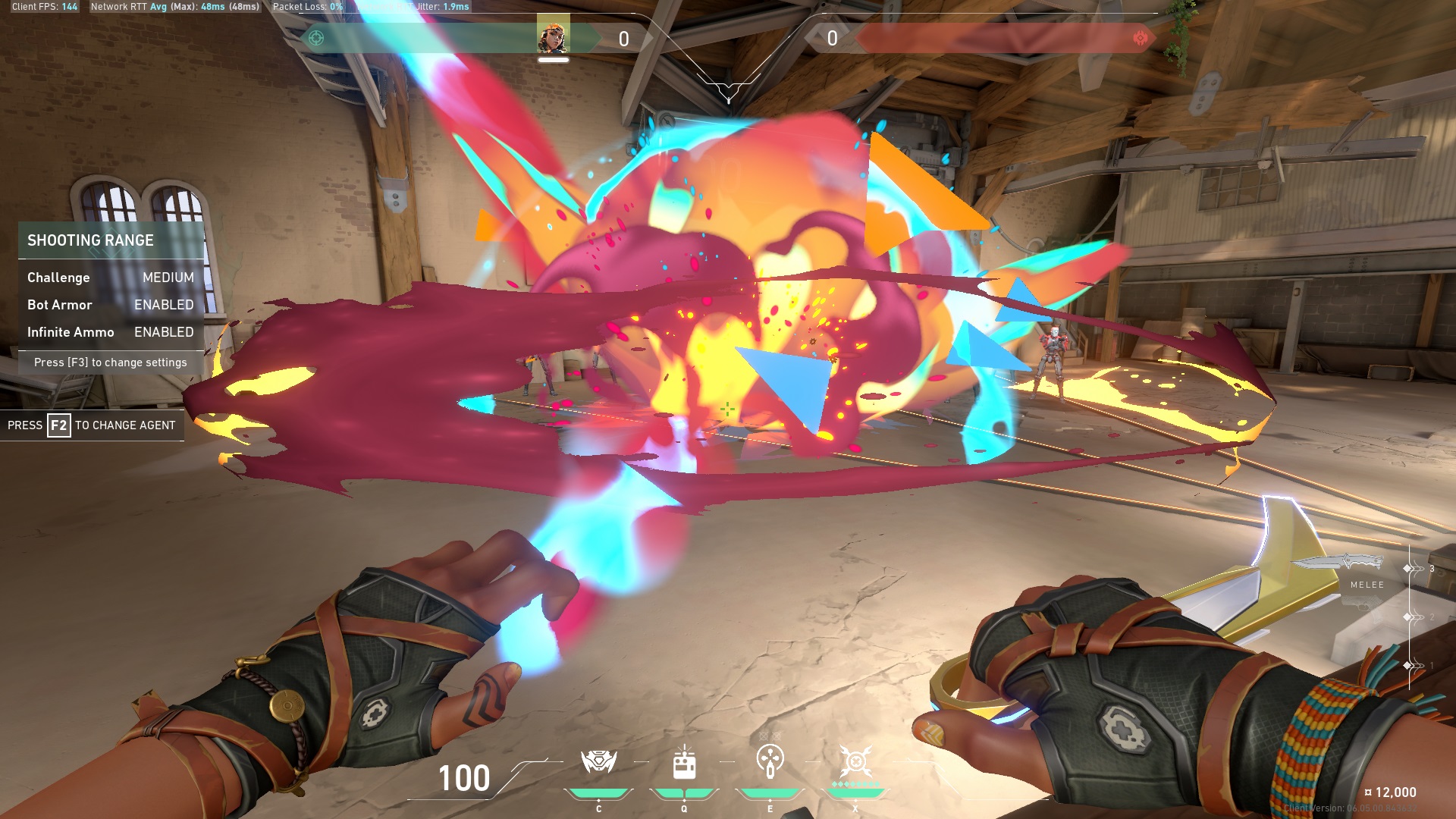Click the F2 change agent prompt
Screen dimensions: 1456x819
point(91,425)
